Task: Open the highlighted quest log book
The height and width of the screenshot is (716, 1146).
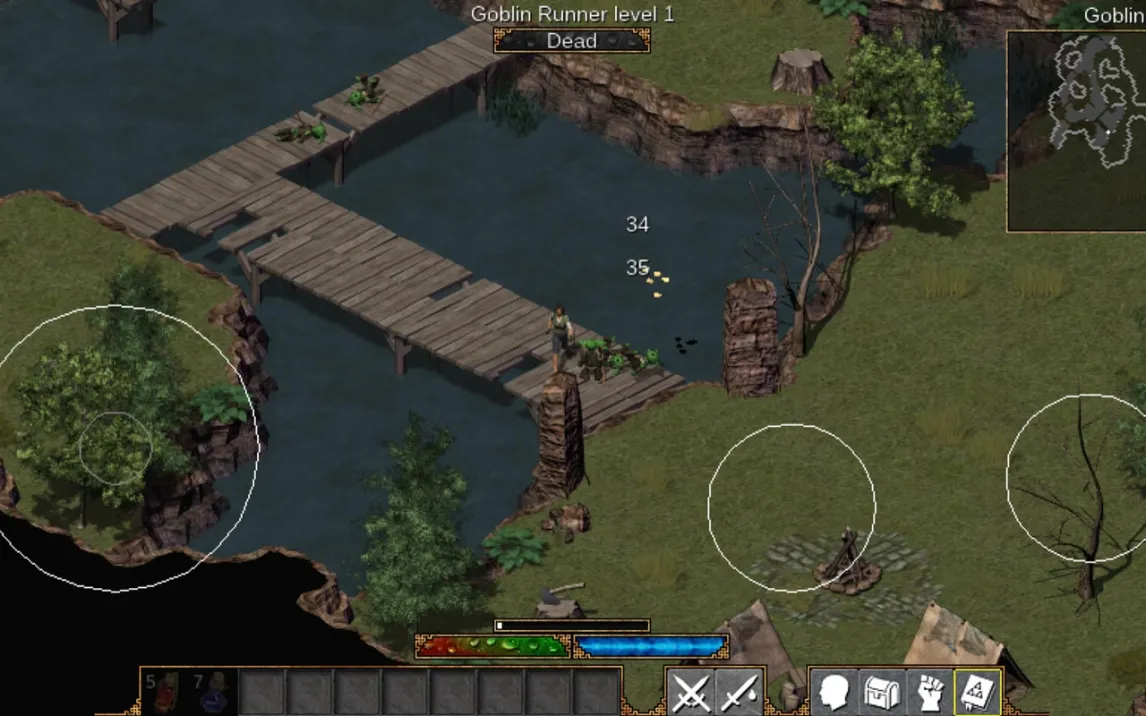Action: point(979,692)
